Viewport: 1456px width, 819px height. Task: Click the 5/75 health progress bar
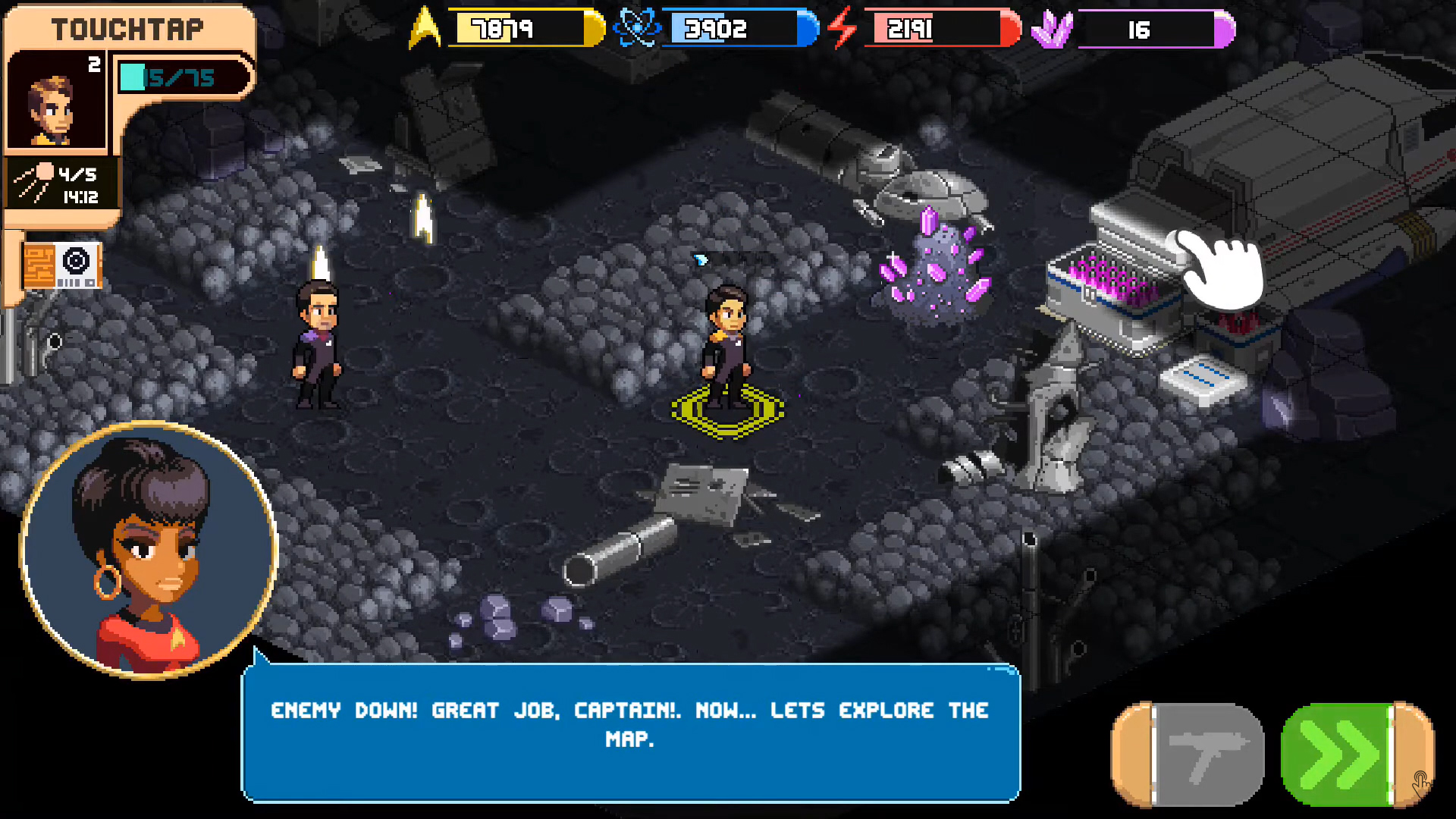pyautogui.click(x=182, y=77)
